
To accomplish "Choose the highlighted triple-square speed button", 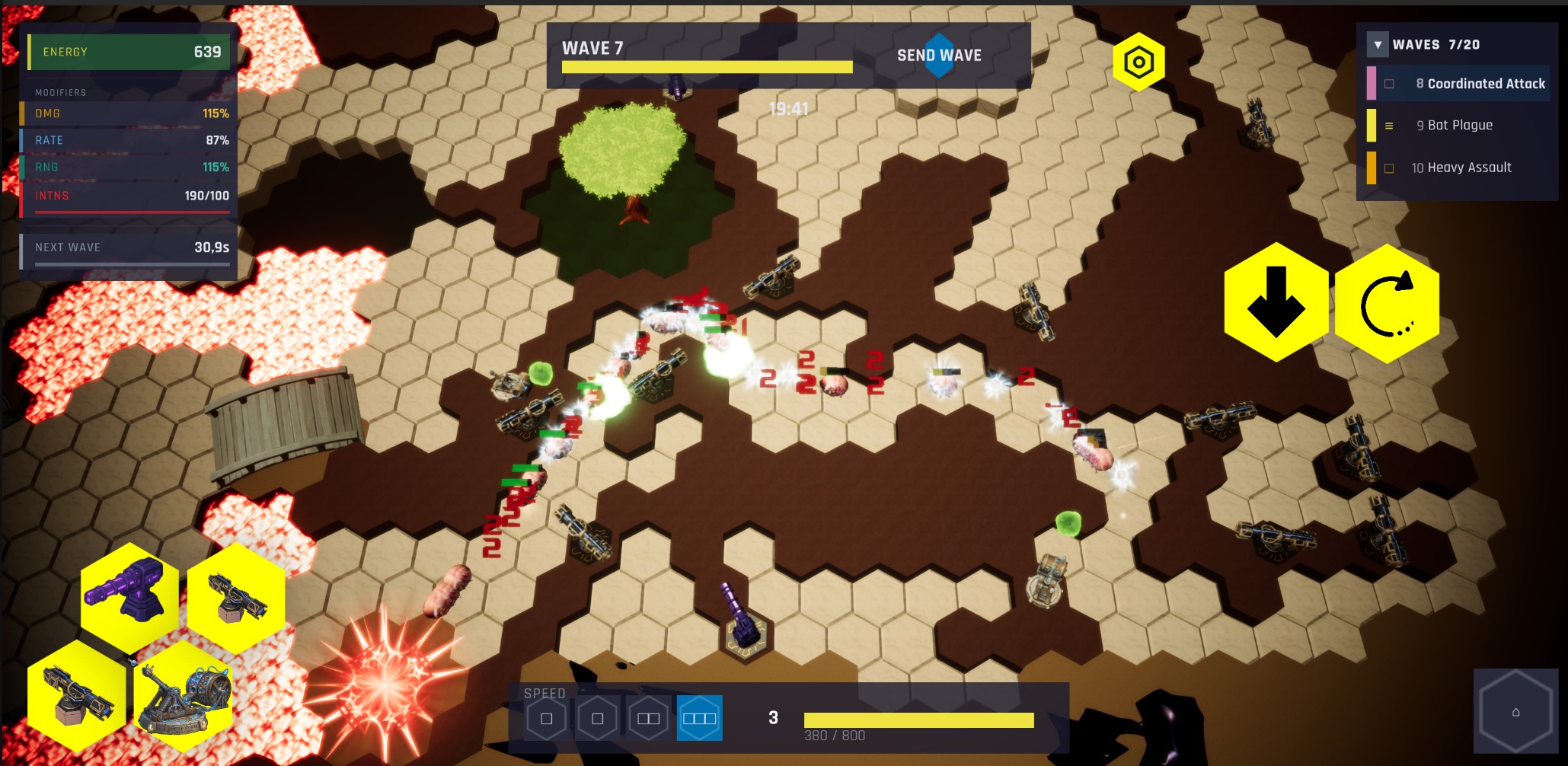I will click(x=699, y=718).
